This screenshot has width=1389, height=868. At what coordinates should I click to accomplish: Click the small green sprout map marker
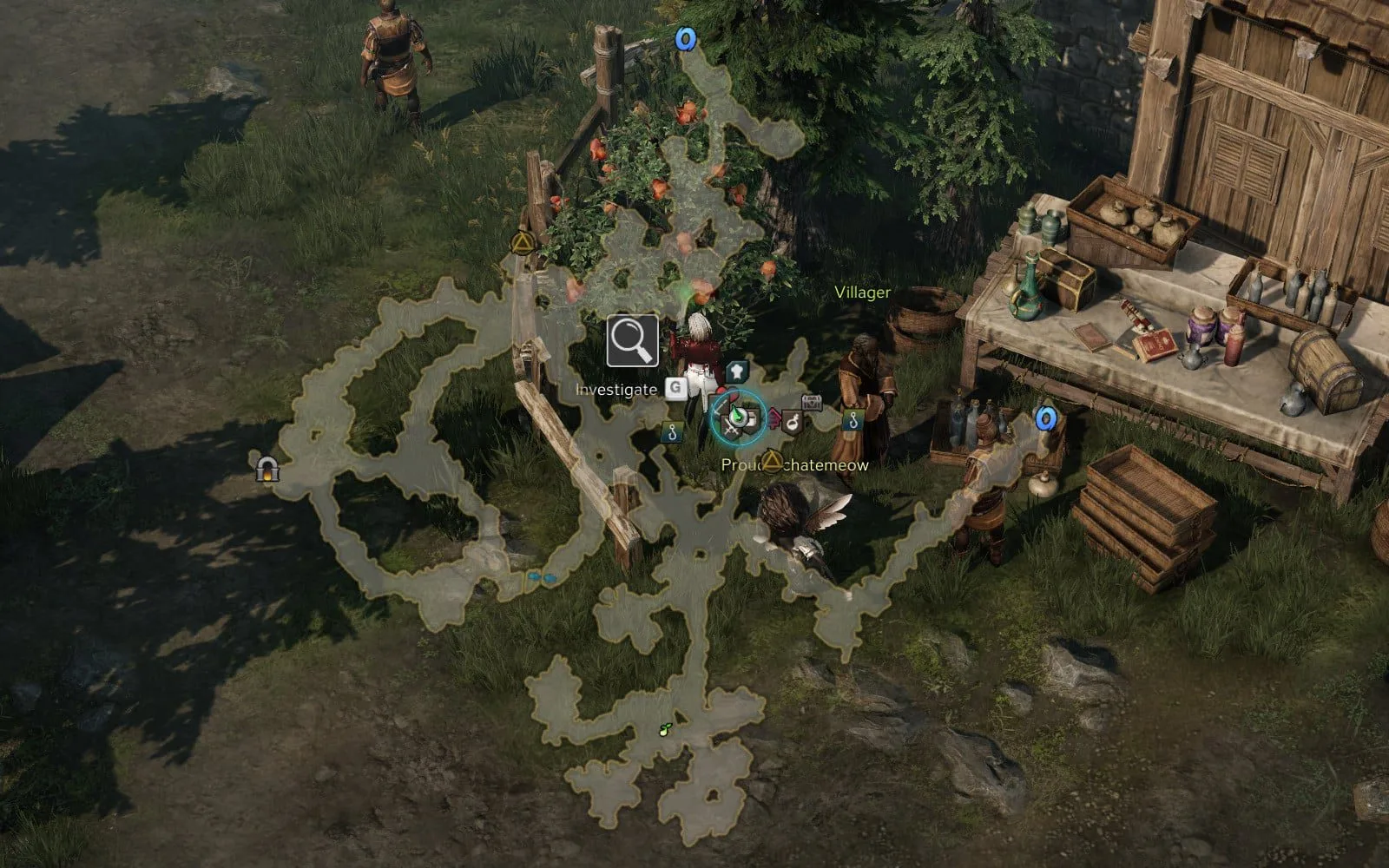coord(666,729)
